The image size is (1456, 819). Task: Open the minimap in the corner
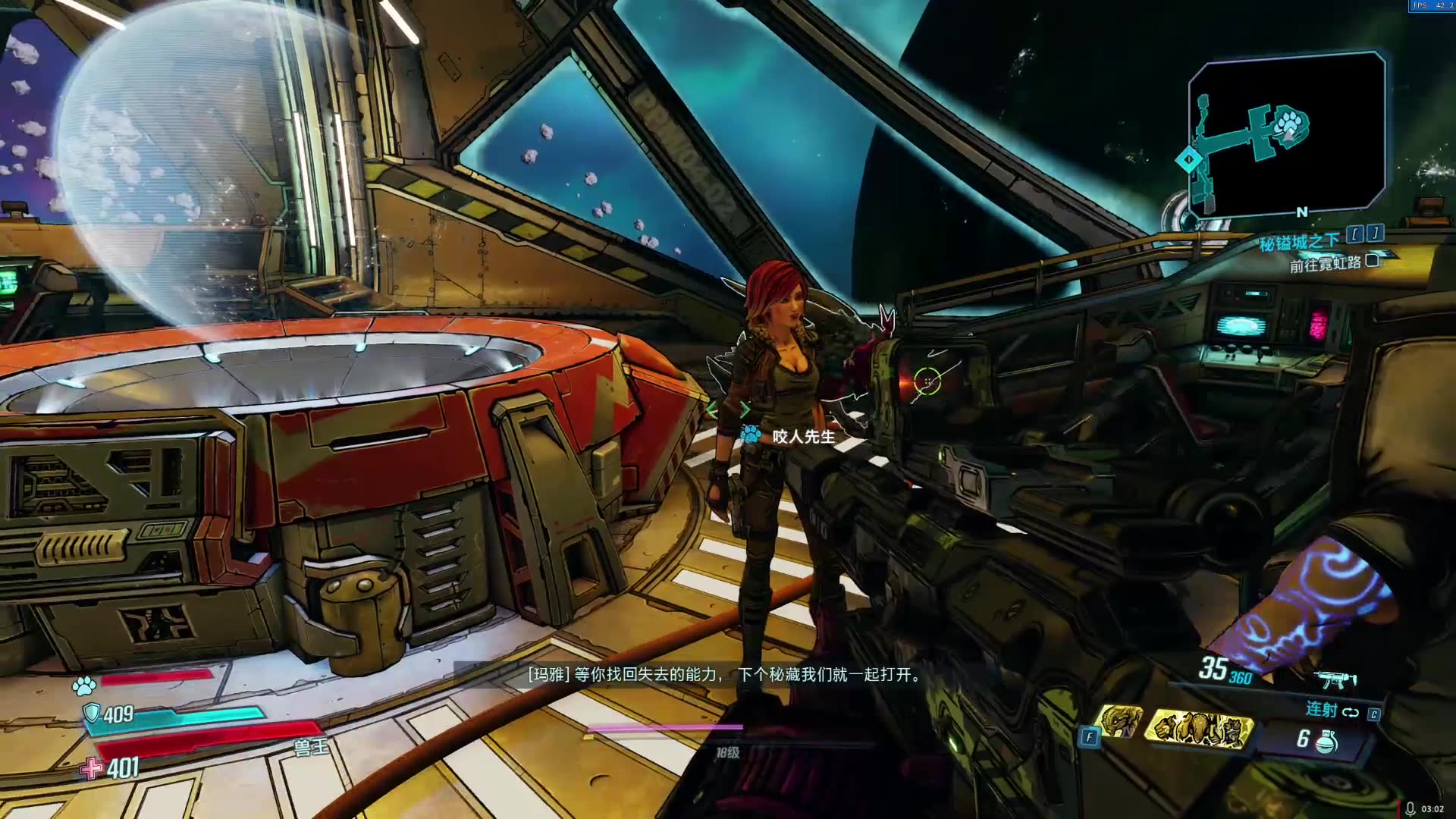[x=1287, y=135]
